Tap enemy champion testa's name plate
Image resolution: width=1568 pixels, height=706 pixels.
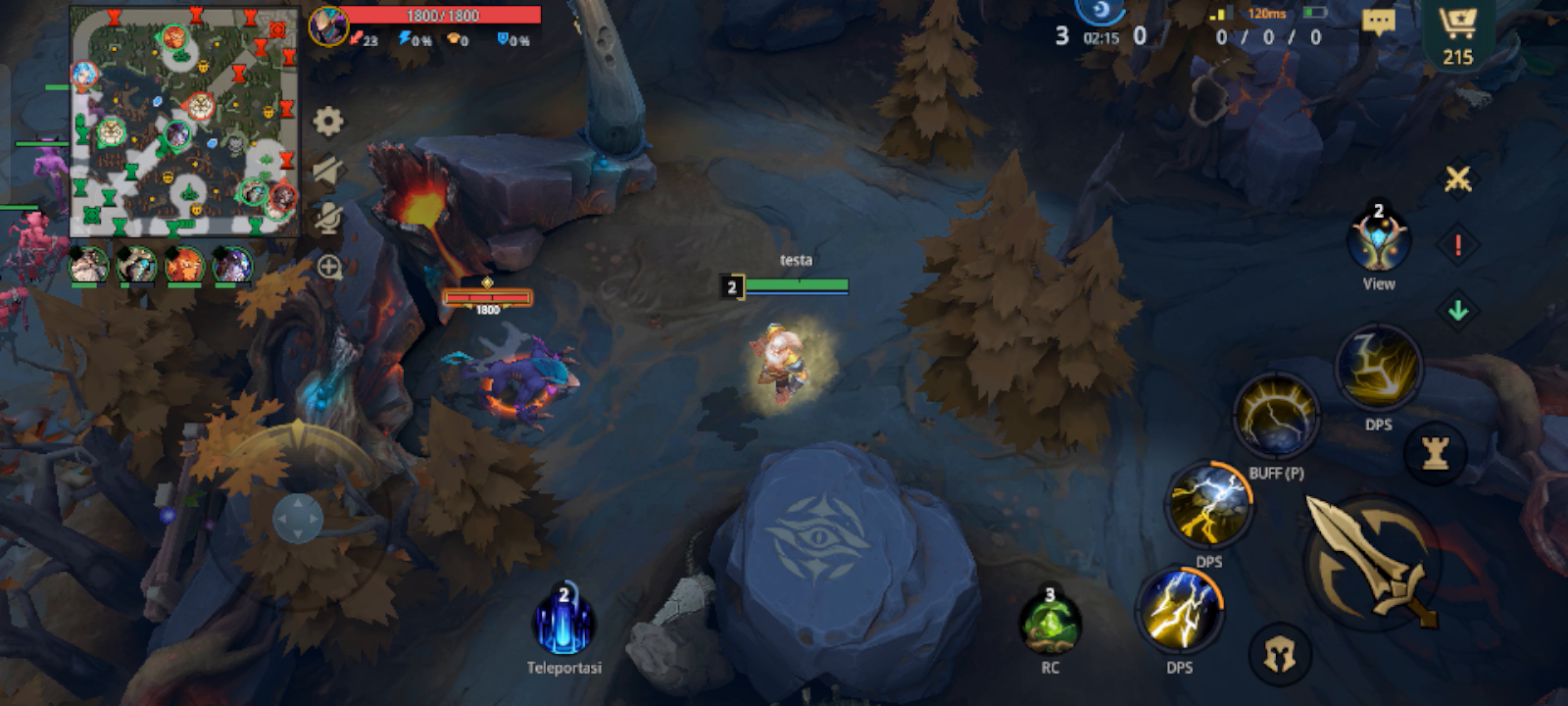(x=794, y=261)
